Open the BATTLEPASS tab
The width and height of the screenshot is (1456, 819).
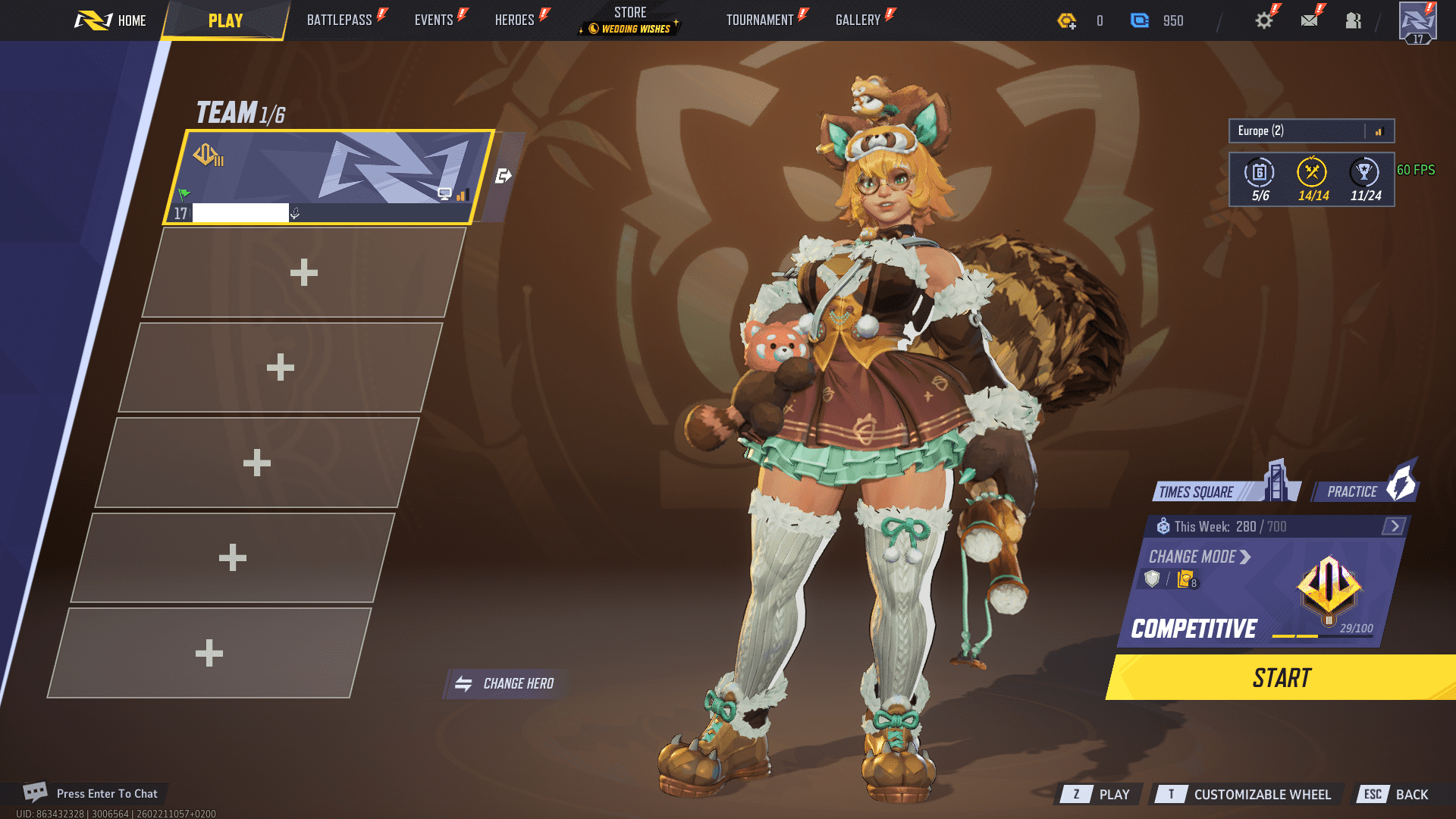coord(340,20)
